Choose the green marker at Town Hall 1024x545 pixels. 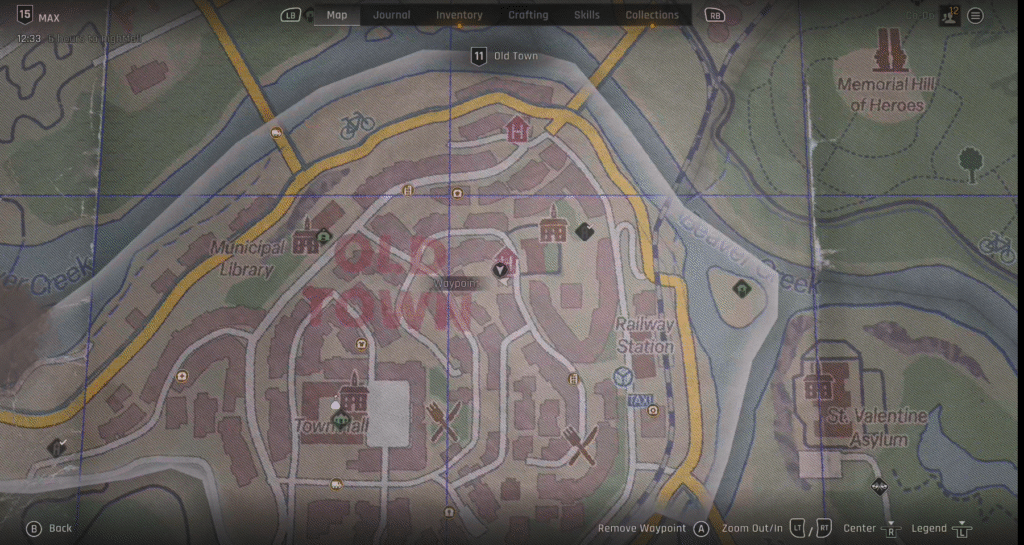342,420
